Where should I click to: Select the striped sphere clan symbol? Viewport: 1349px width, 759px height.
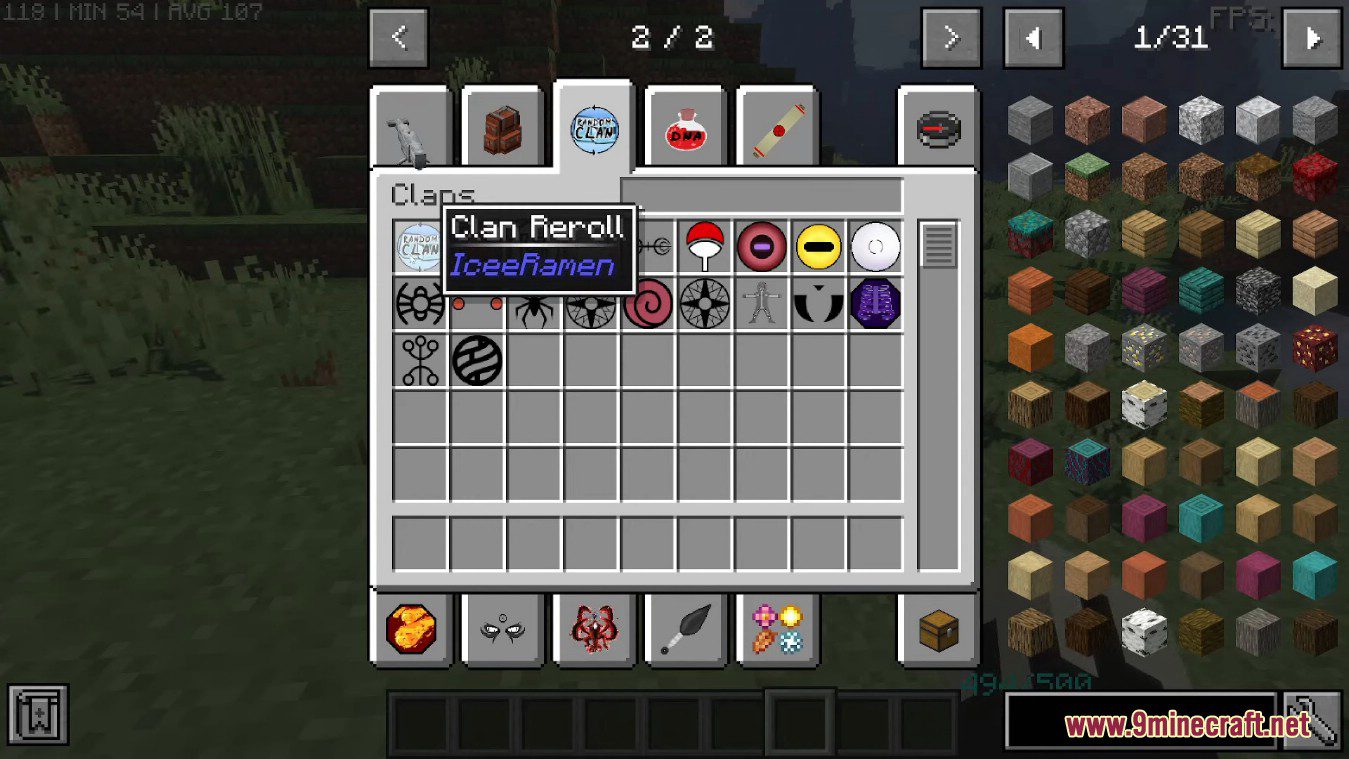click(x=477, y=360)
